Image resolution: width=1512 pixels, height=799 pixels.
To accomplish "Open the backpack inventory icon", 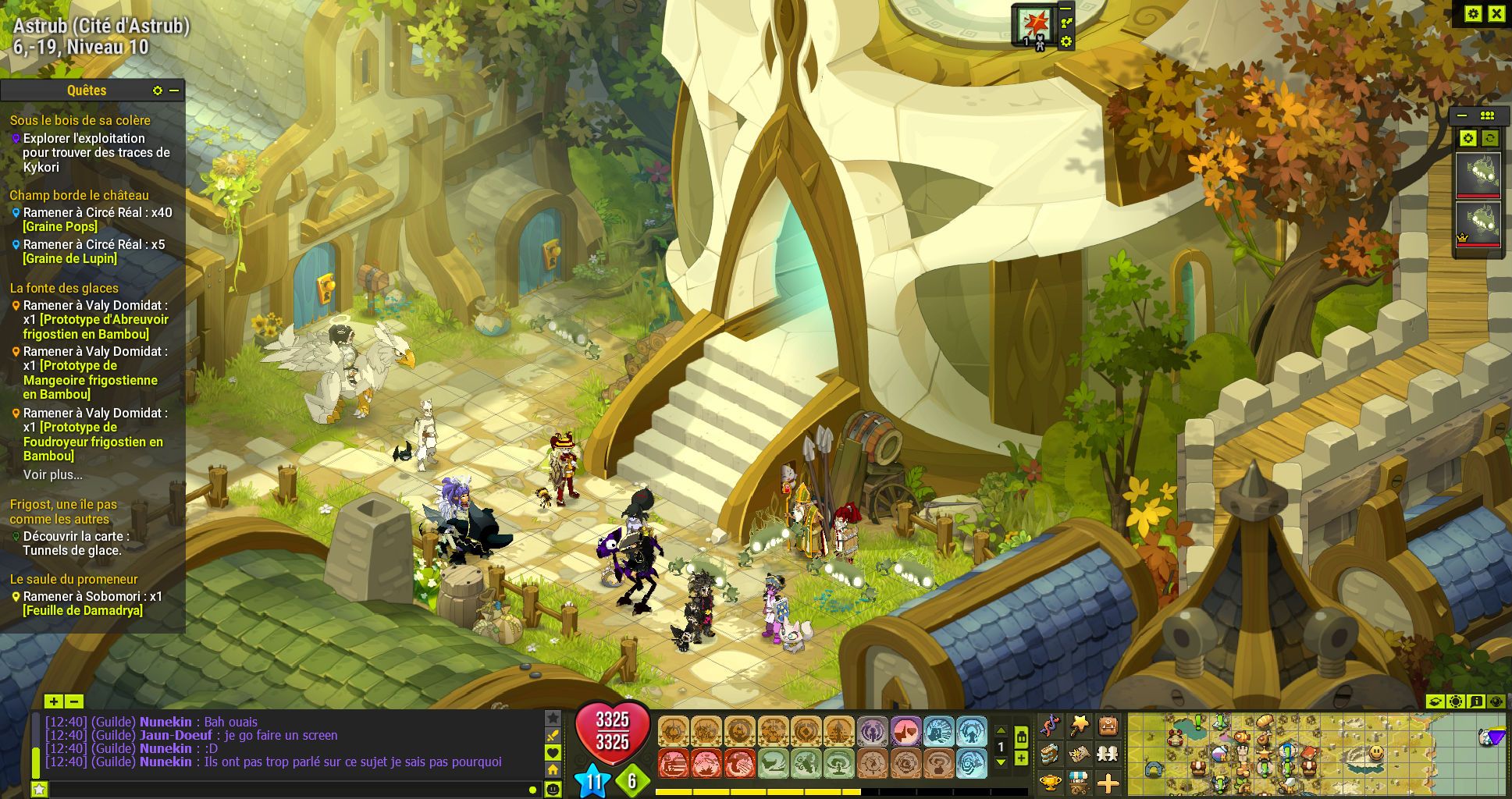I will (1108, 726).
